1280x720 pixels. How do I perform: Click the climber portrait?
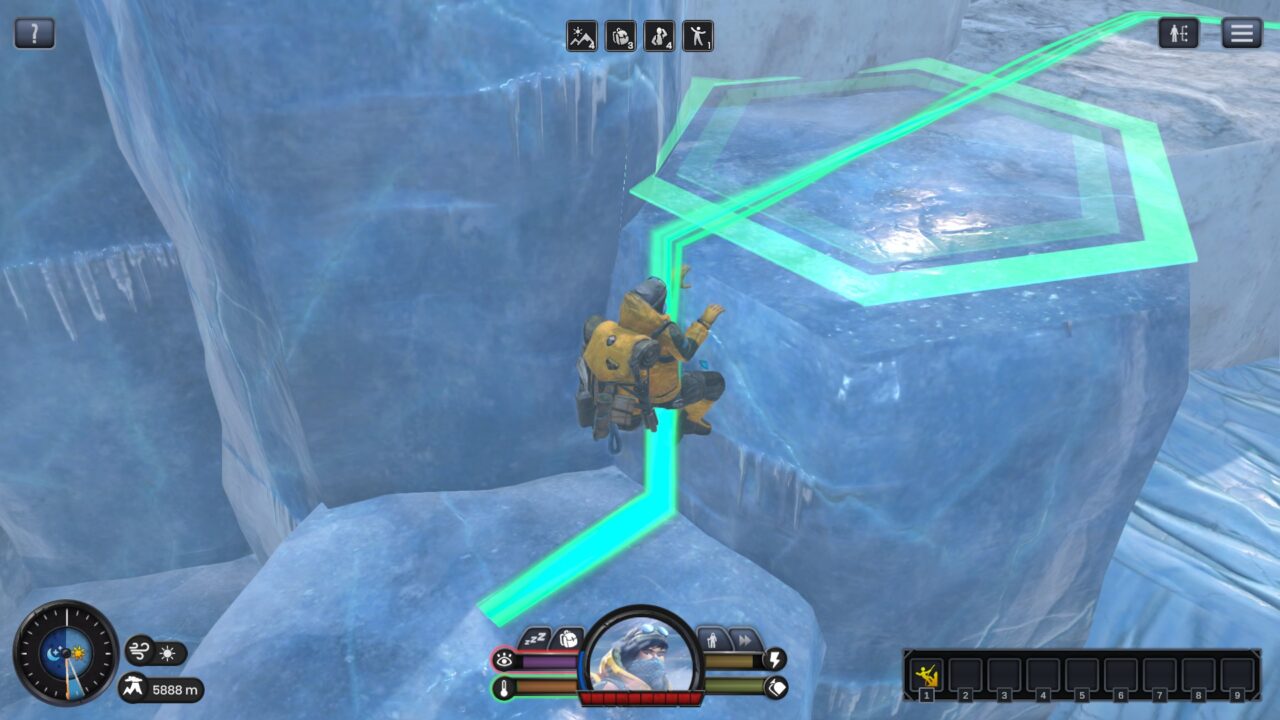(x=641, y=655)
